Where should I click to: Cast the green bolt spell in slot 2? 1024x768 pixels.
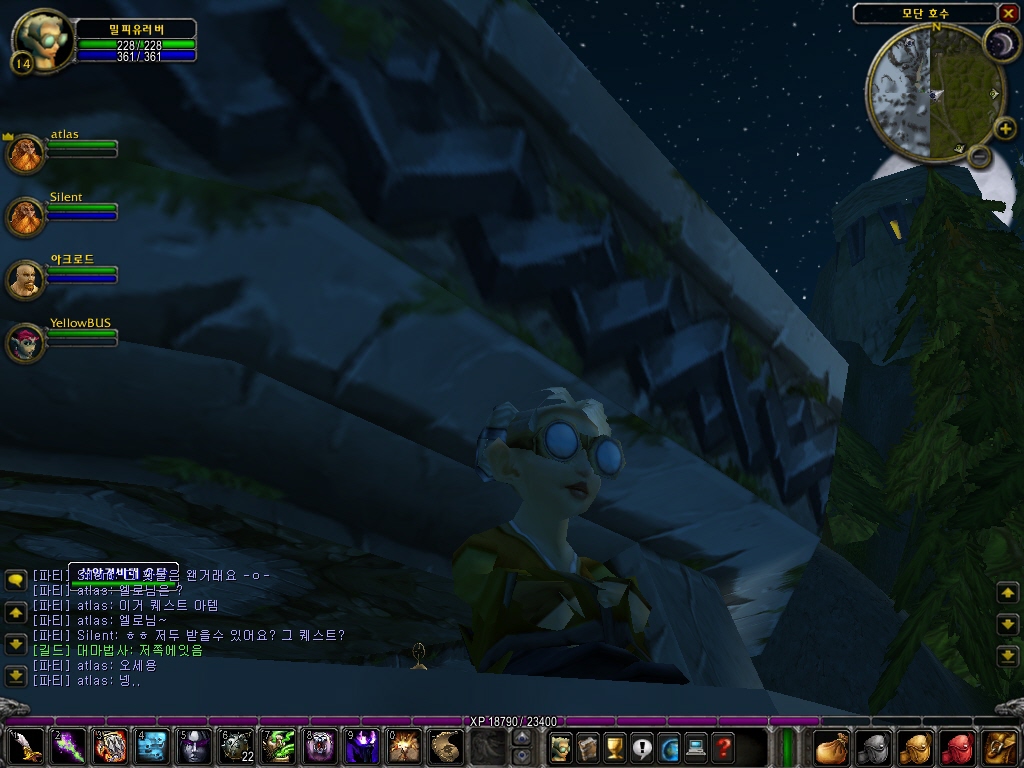[x=68, y=746]
